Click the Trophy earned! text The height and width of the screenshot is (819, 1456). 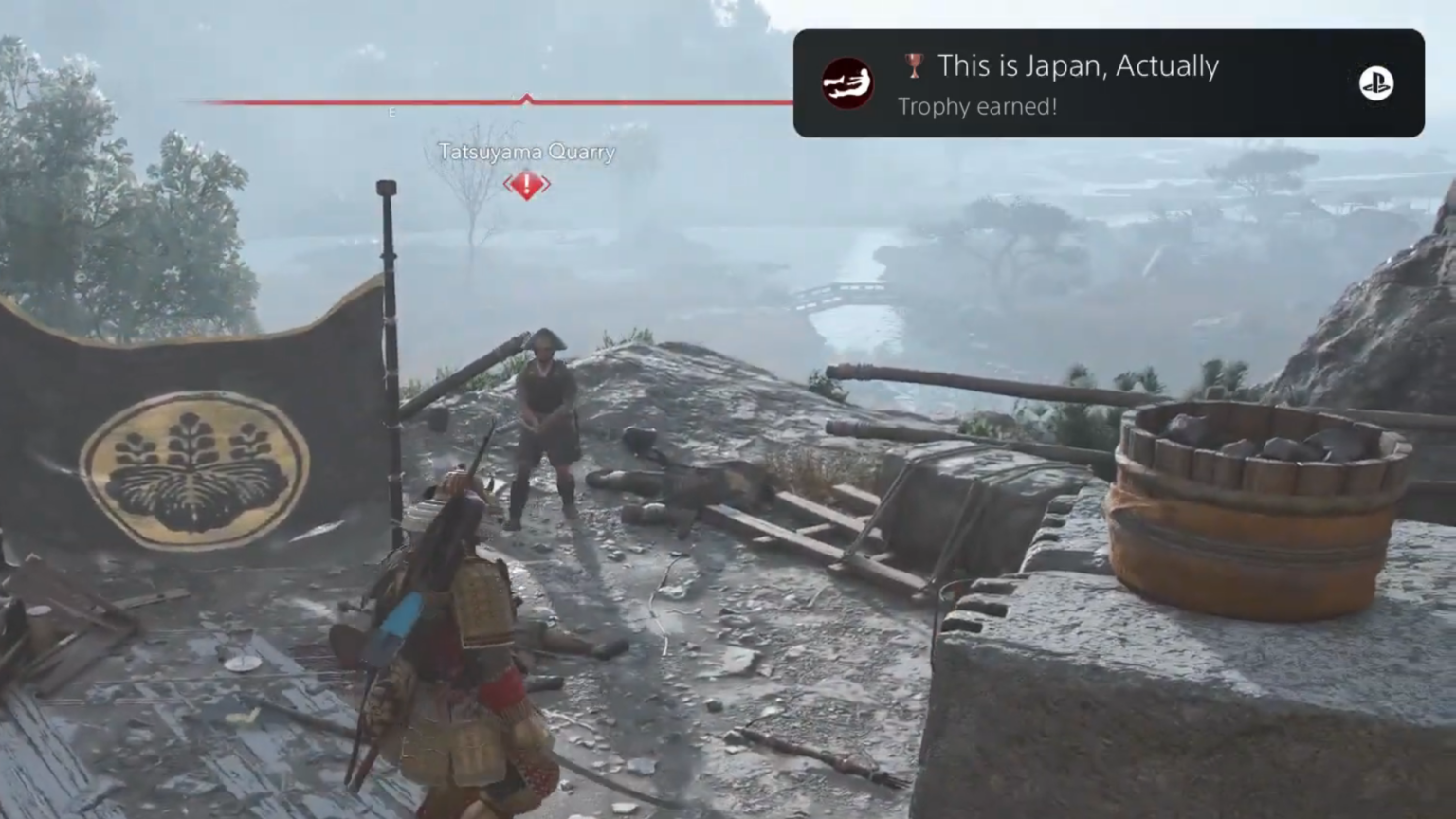tap(977, 107)
